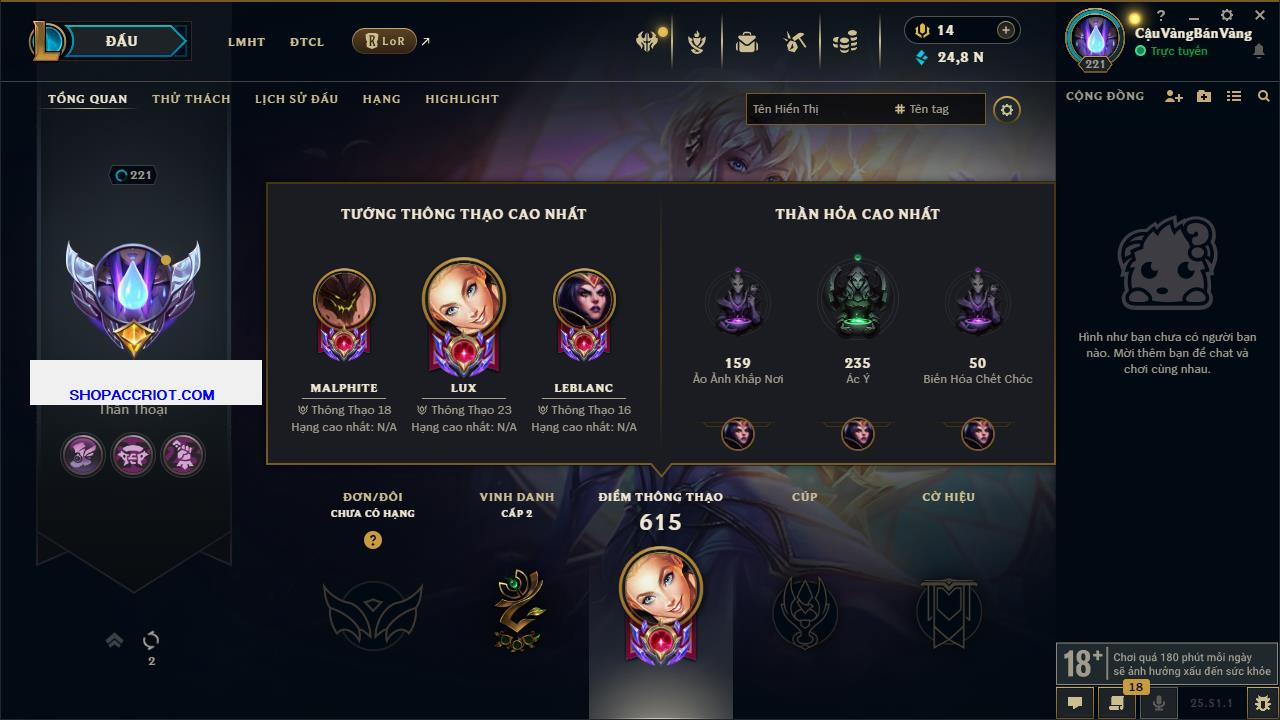Image resolution: width=1280 pixels, height=720 pixels.
Task: Close the client window with X
Action: coord(1258,16)
